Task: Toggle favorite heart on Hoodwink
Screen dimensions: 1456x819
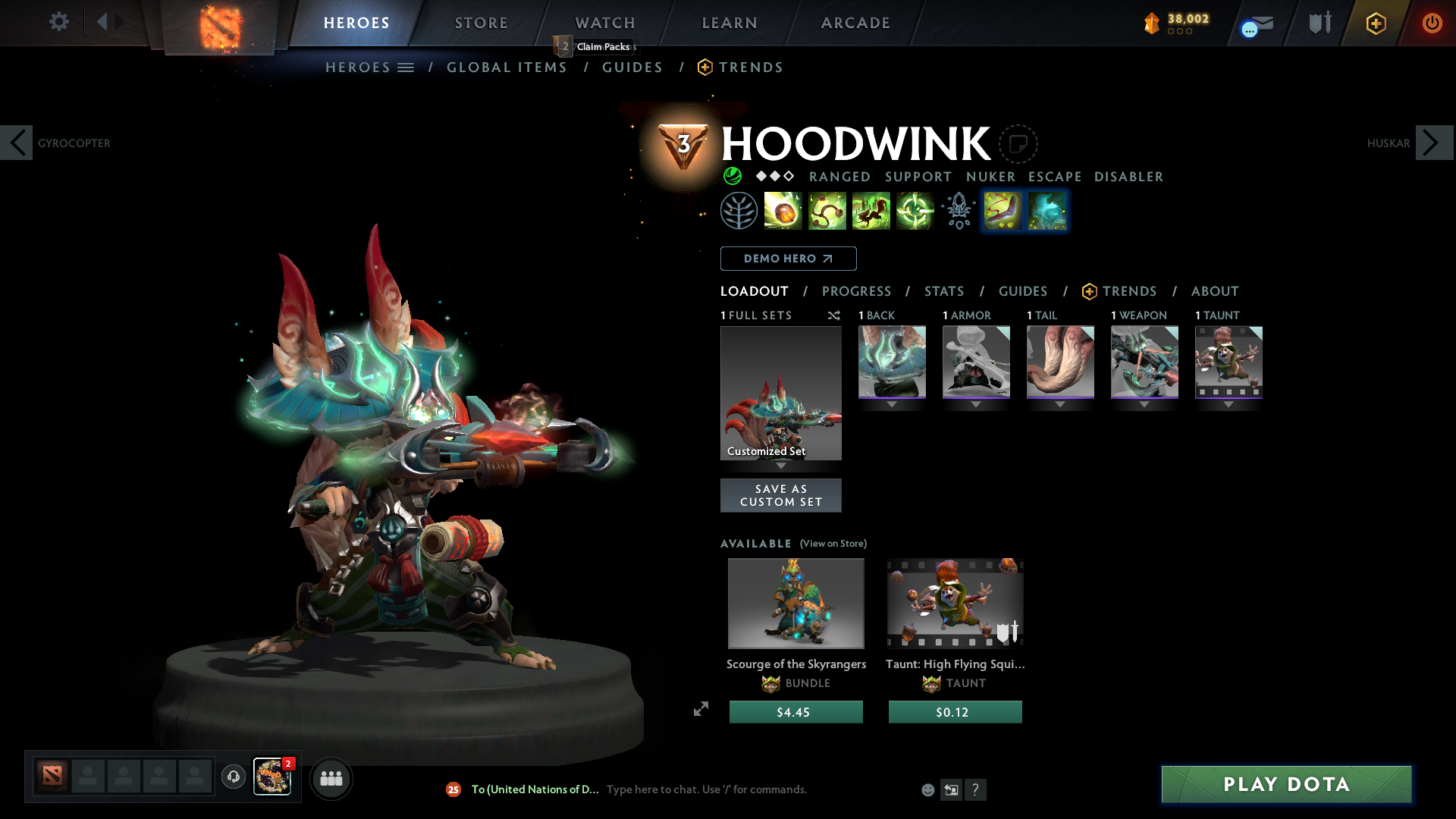Action: (1020, 144)
